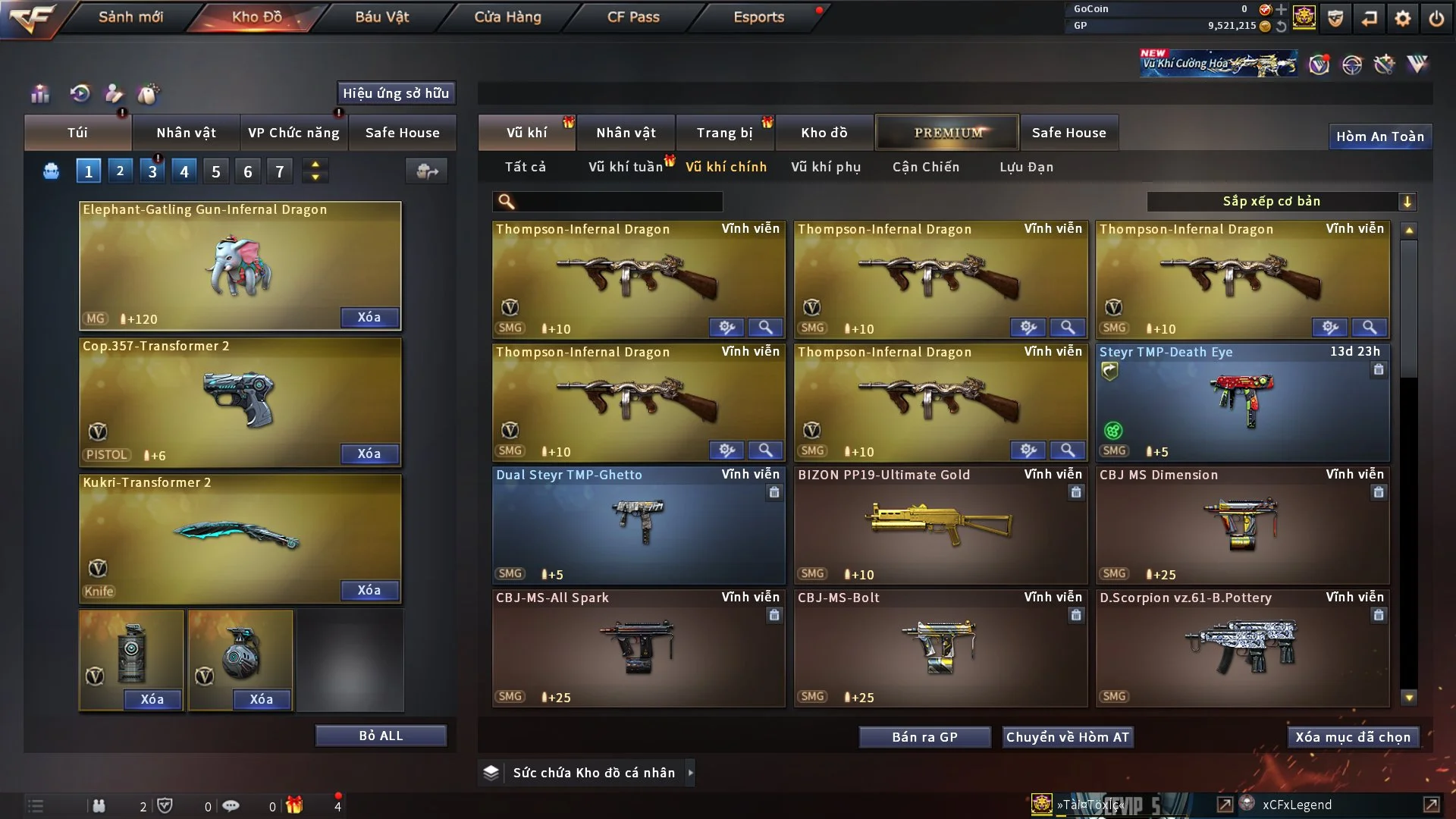Go to the Báu Vật menu

(381, 17)
